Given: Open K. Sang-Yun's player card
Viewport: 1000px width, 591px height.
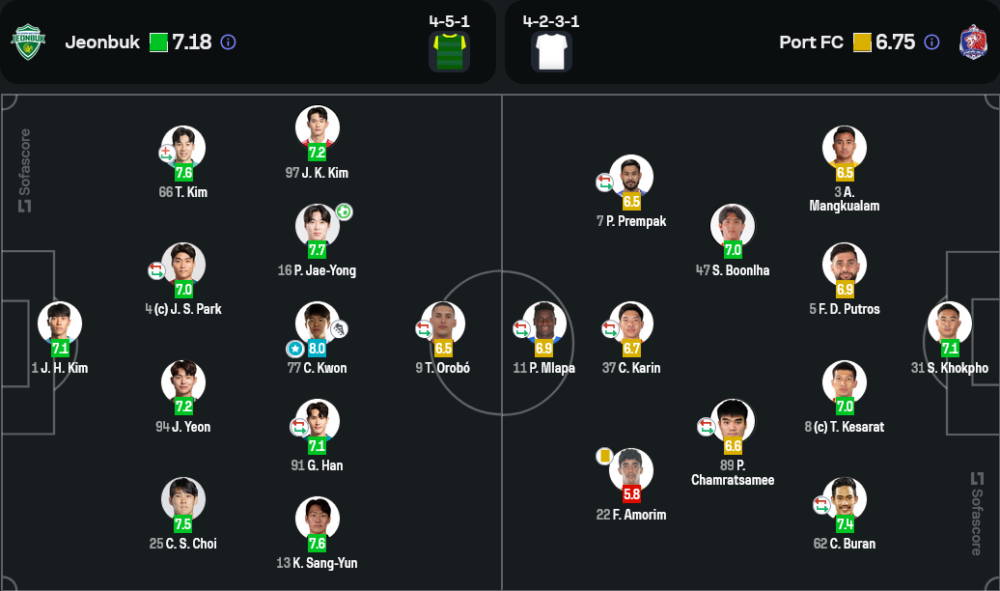Looking at the screenshot, I should (x=317, y=520).
